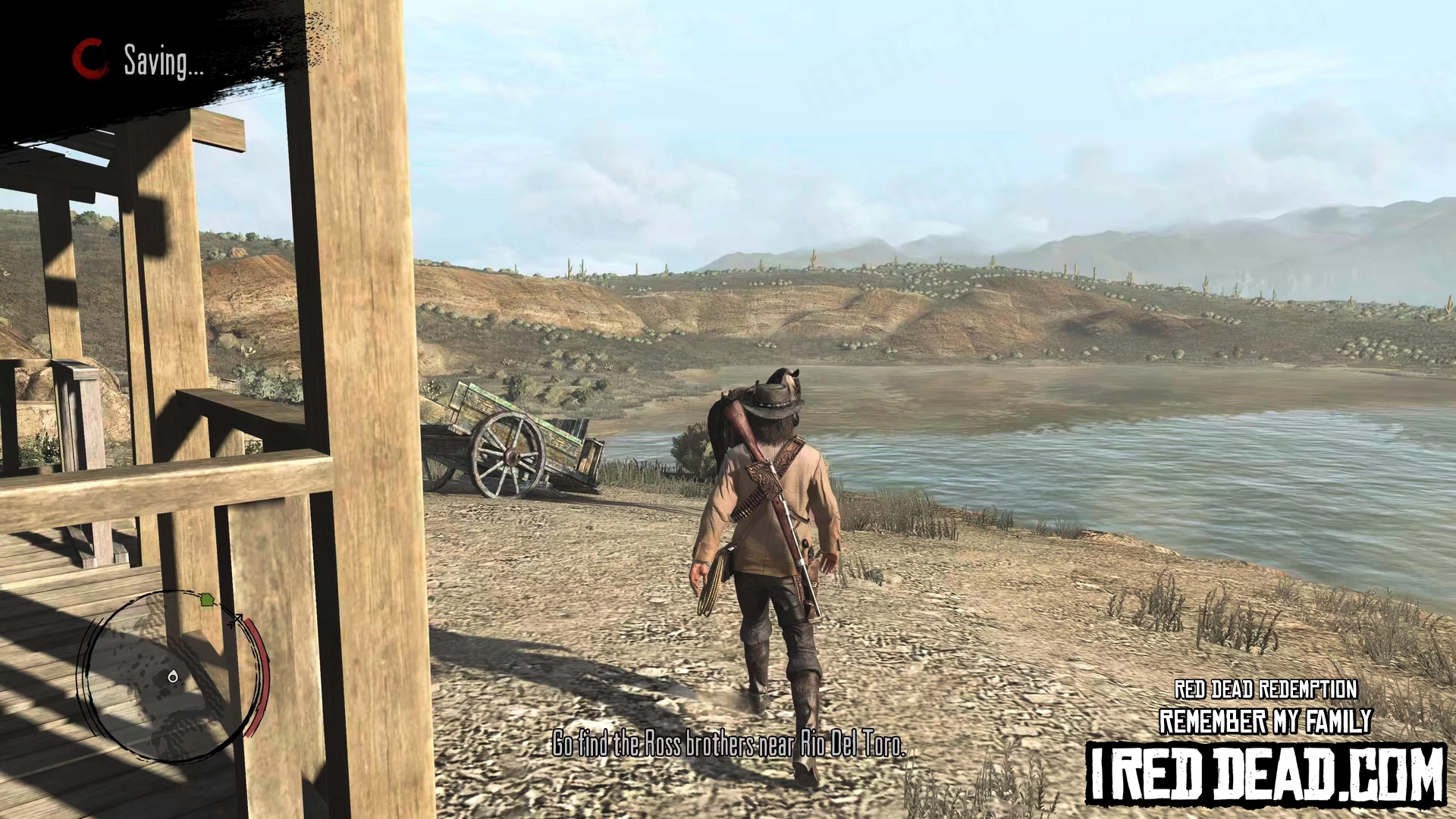
Task: Open the circular minimap
Action: (x=173, y=675)
